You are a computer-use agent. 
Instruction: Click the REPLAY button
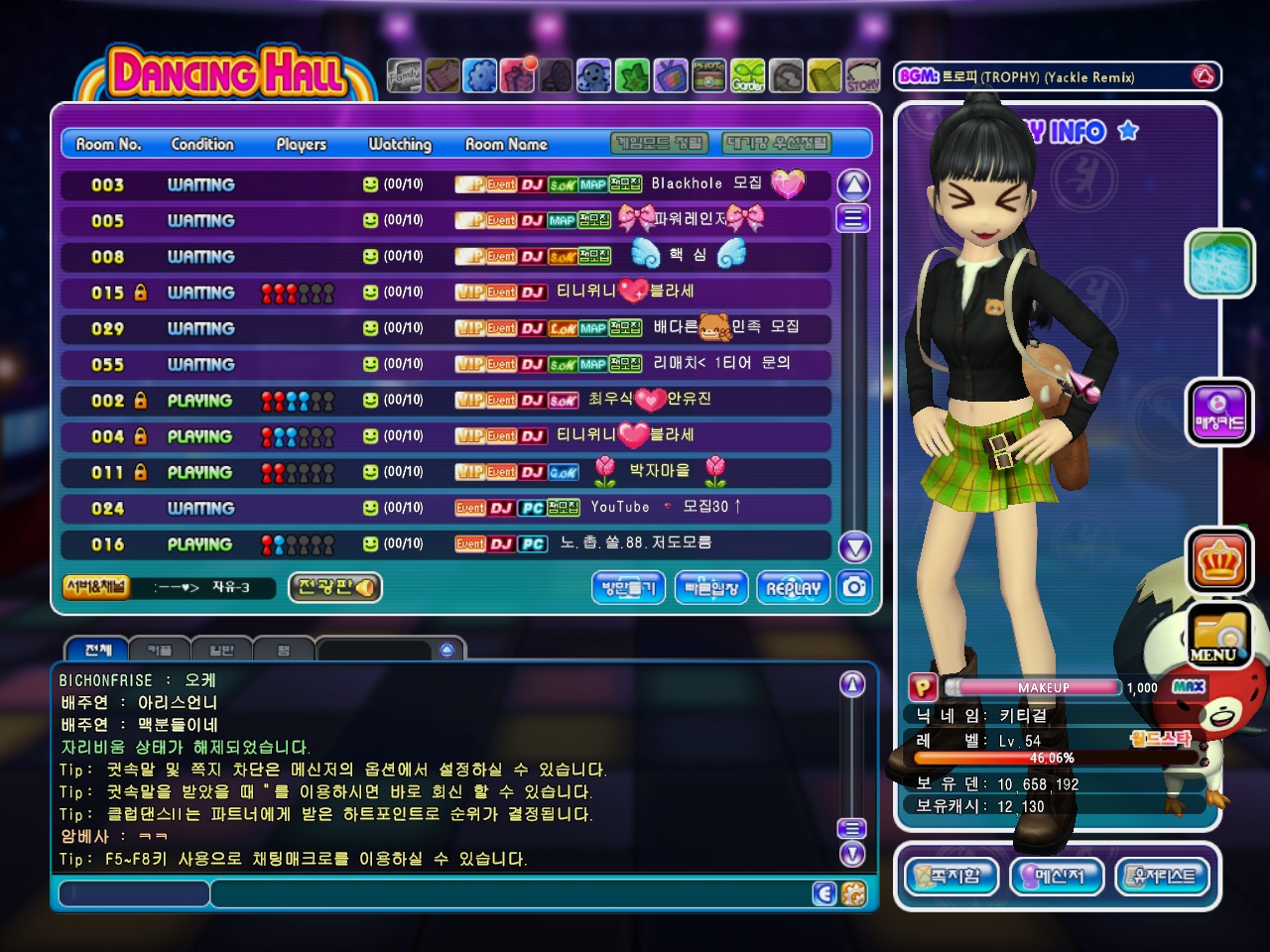(793, 587)
